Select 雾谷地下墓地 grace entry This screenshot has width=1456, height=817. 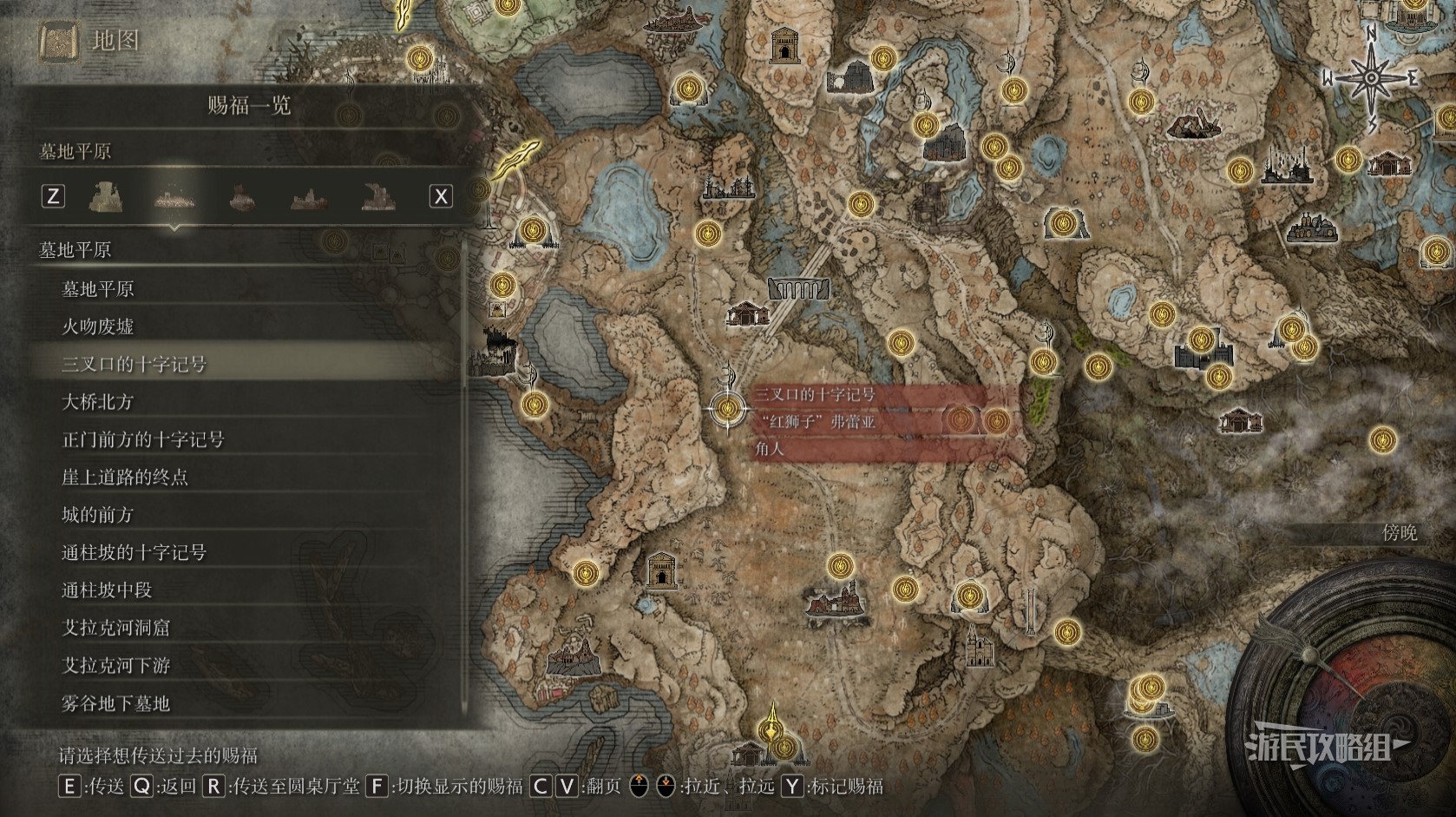(116, 703)
